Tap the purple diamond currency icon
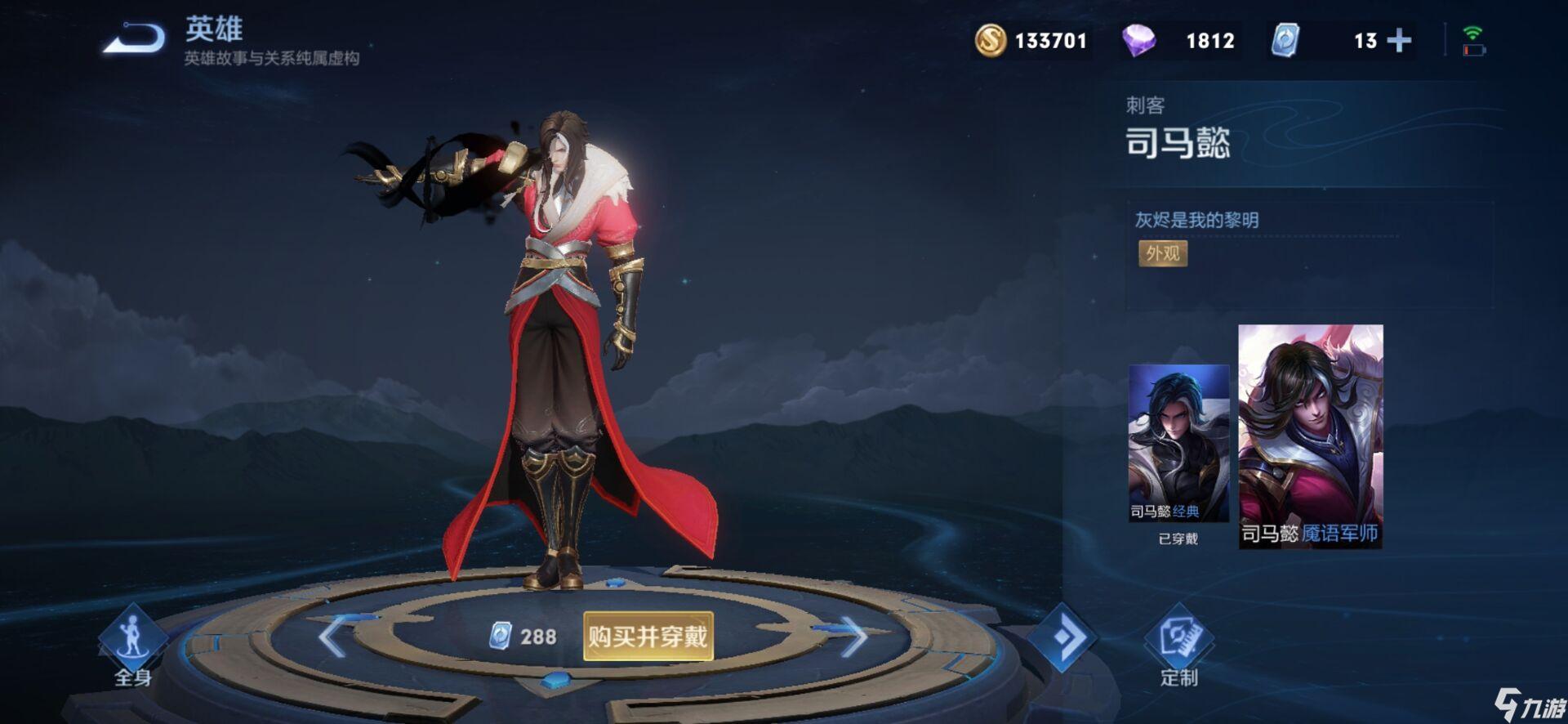The height and width of the screenshot is (724, 1568). tap(1138, 40)
